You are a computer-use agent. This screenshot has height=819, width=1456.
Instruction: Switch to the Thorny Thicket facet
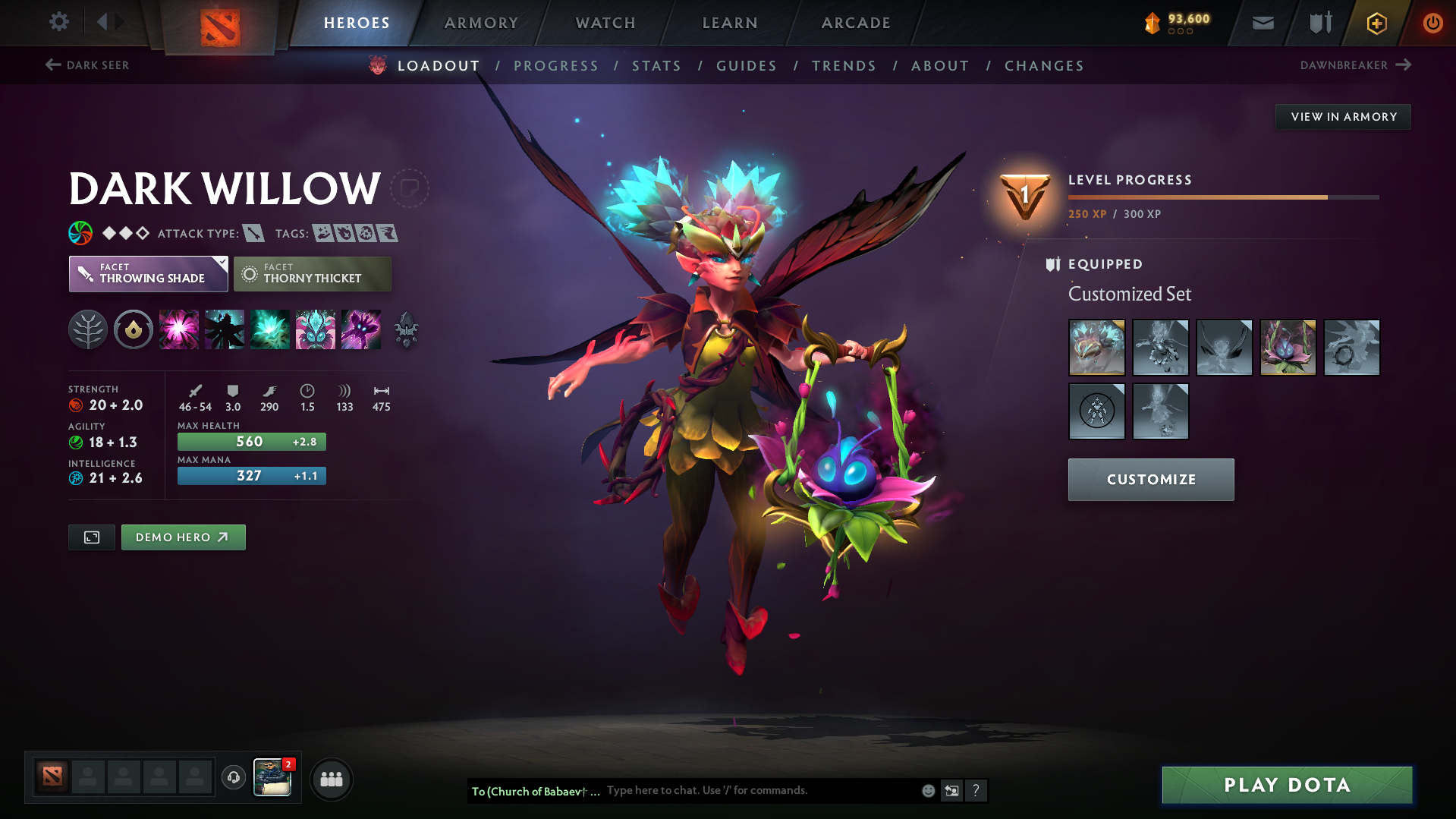coord(312,274)
